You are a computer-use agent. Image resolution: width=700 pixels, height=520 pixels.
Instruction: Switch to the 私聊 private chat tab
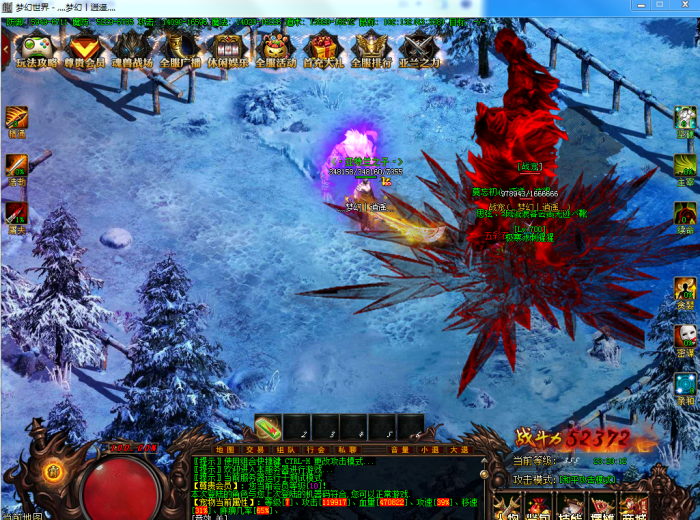pyautogui.click(x=347, y=450)
